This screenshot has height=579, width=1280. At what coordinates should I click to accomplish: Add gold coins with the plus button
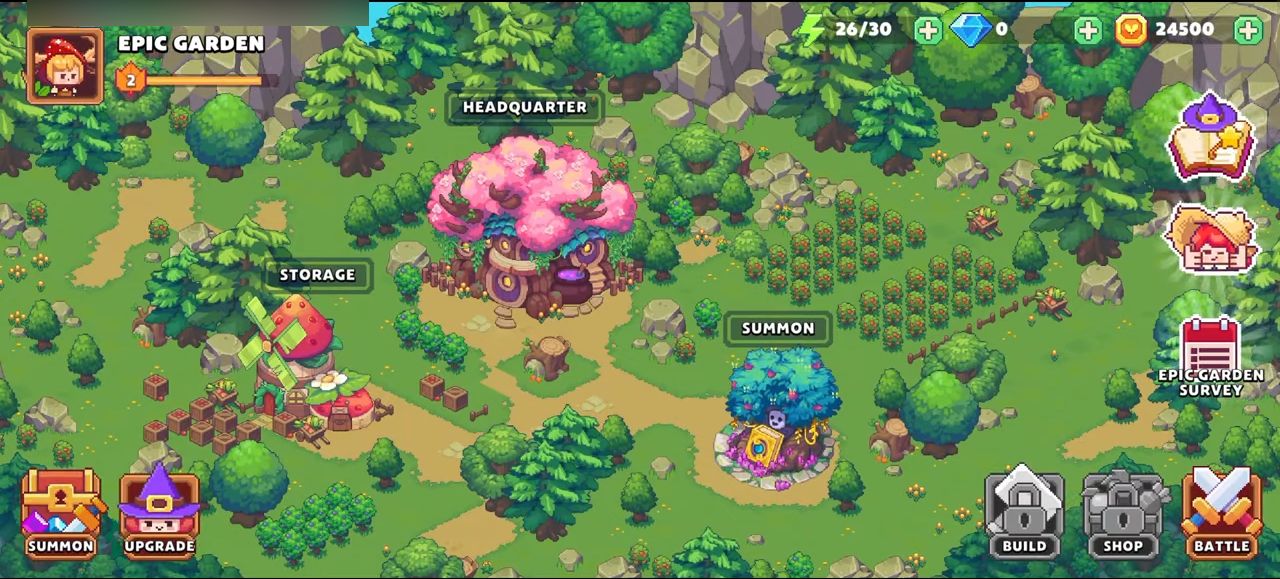click(x=1248, y=30)
